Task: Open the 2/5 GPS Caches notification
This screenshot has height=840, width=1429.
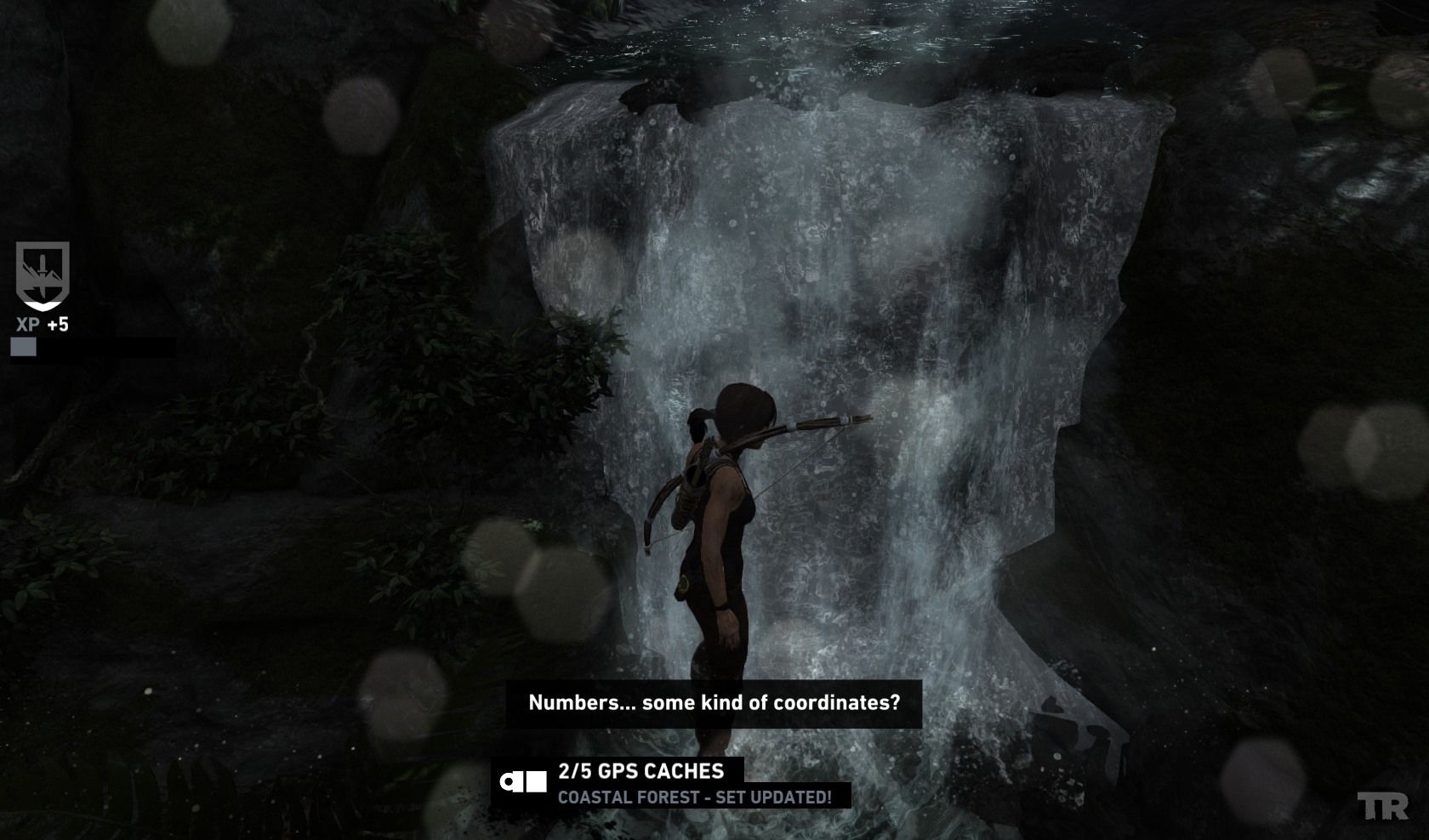Action: (x=640, y=771)
